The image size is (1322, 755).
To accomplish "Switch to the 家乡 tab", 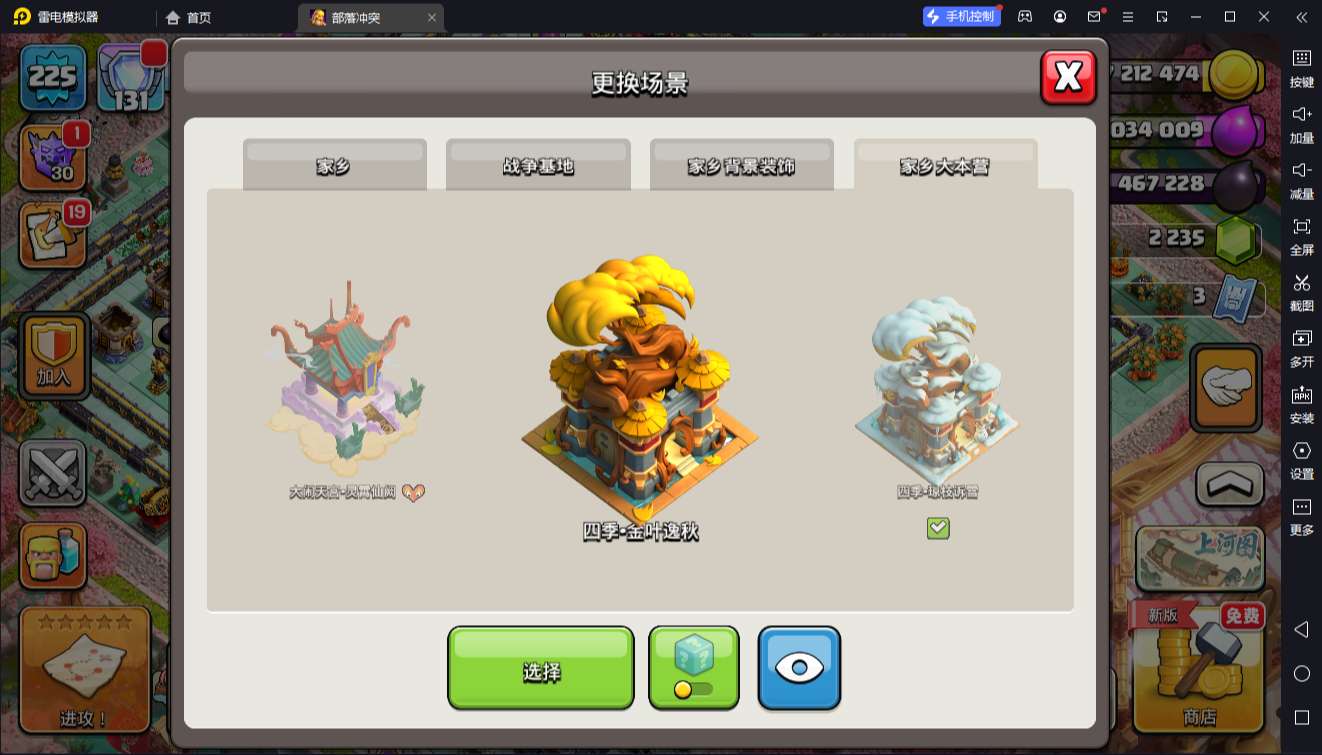I will tap(334, 166).
